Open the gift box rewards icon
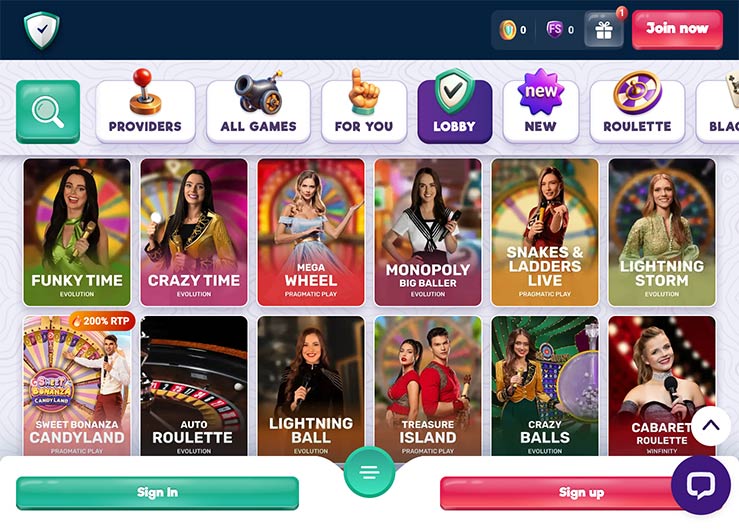739x531 pixels. [603, 30]
